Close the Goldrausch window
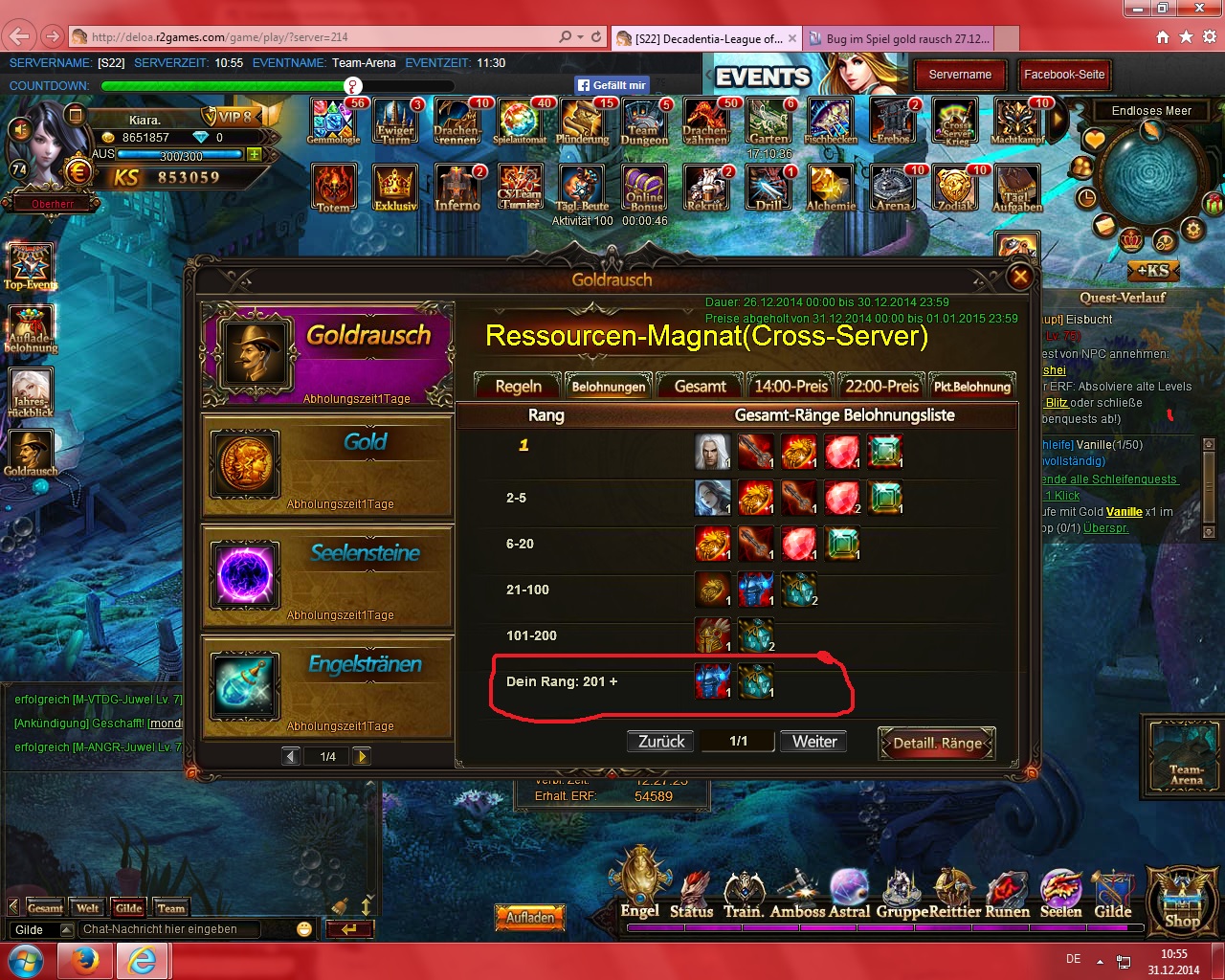Viewport: 1225px width, 980px height. pyautogui.click(x=1020, y=278)
